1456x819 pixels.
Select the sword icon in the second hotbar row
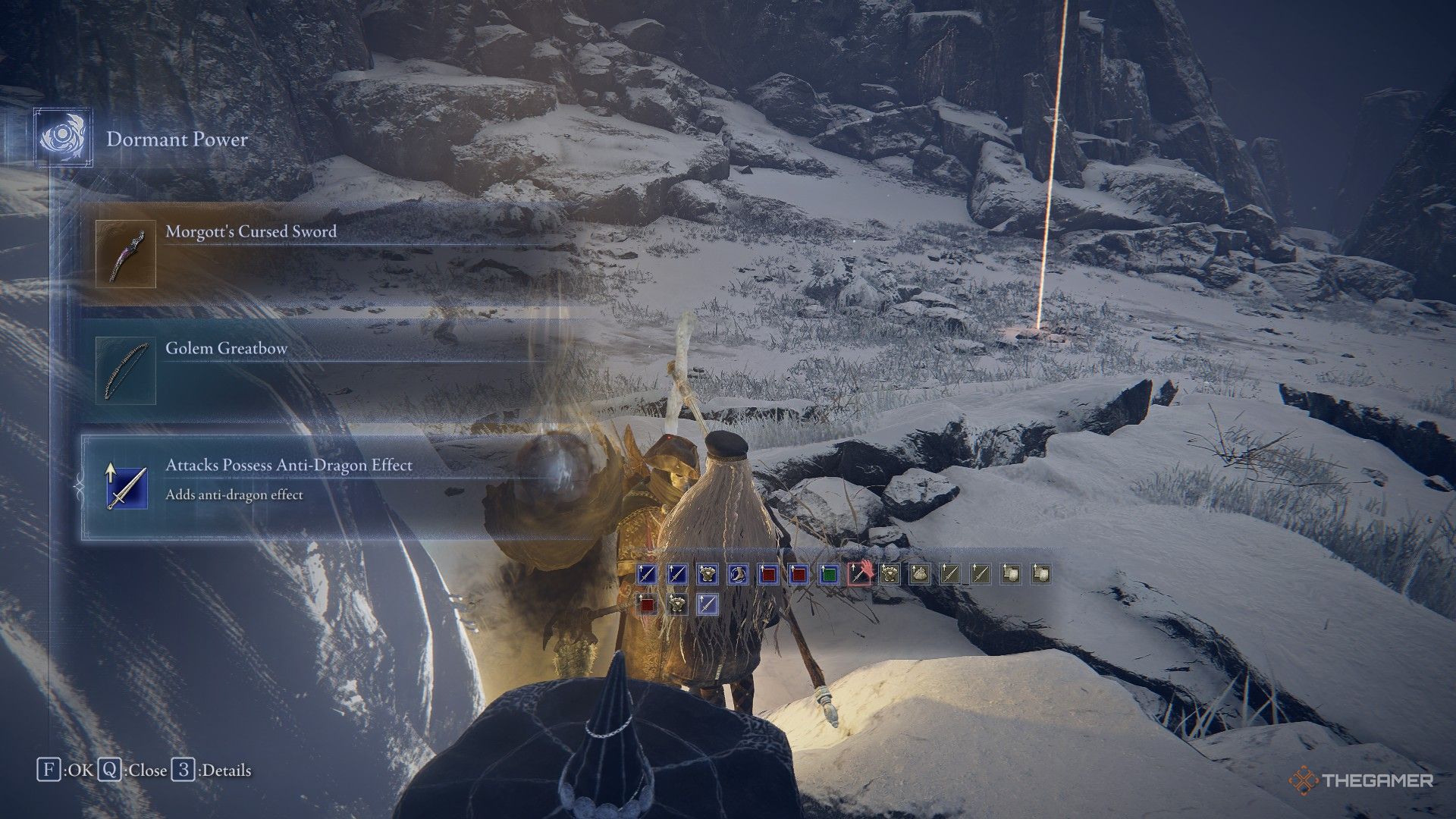click(708, 604)
